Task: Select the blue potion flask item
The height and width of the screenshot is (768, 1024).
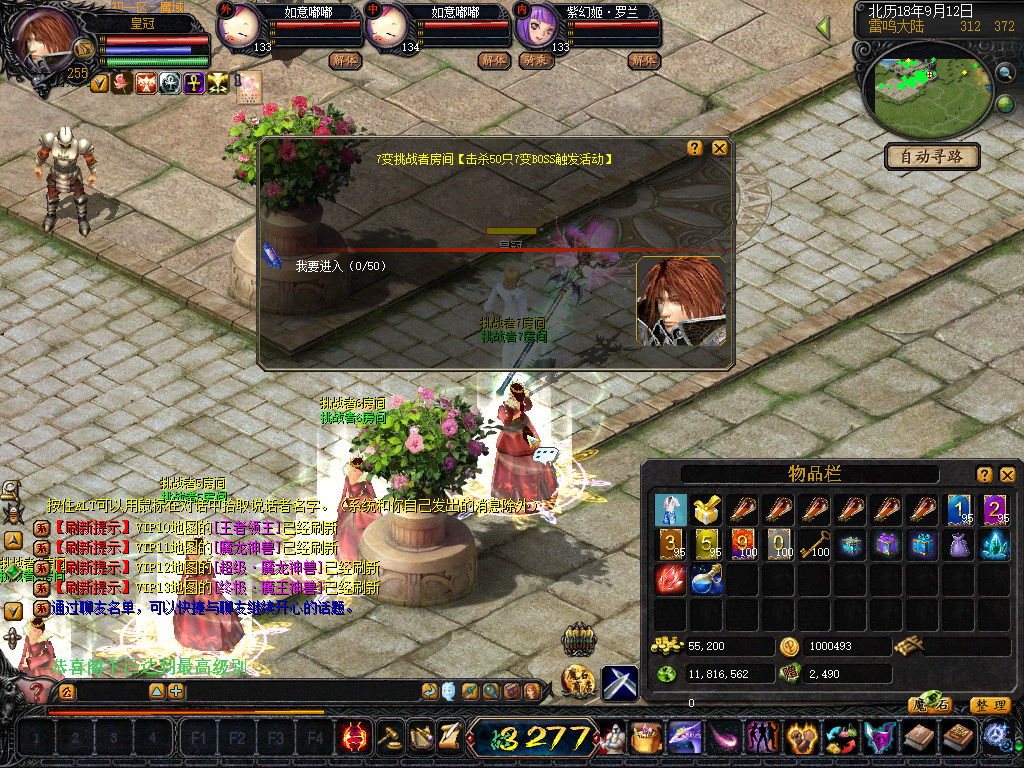Action: pos(707,580)
